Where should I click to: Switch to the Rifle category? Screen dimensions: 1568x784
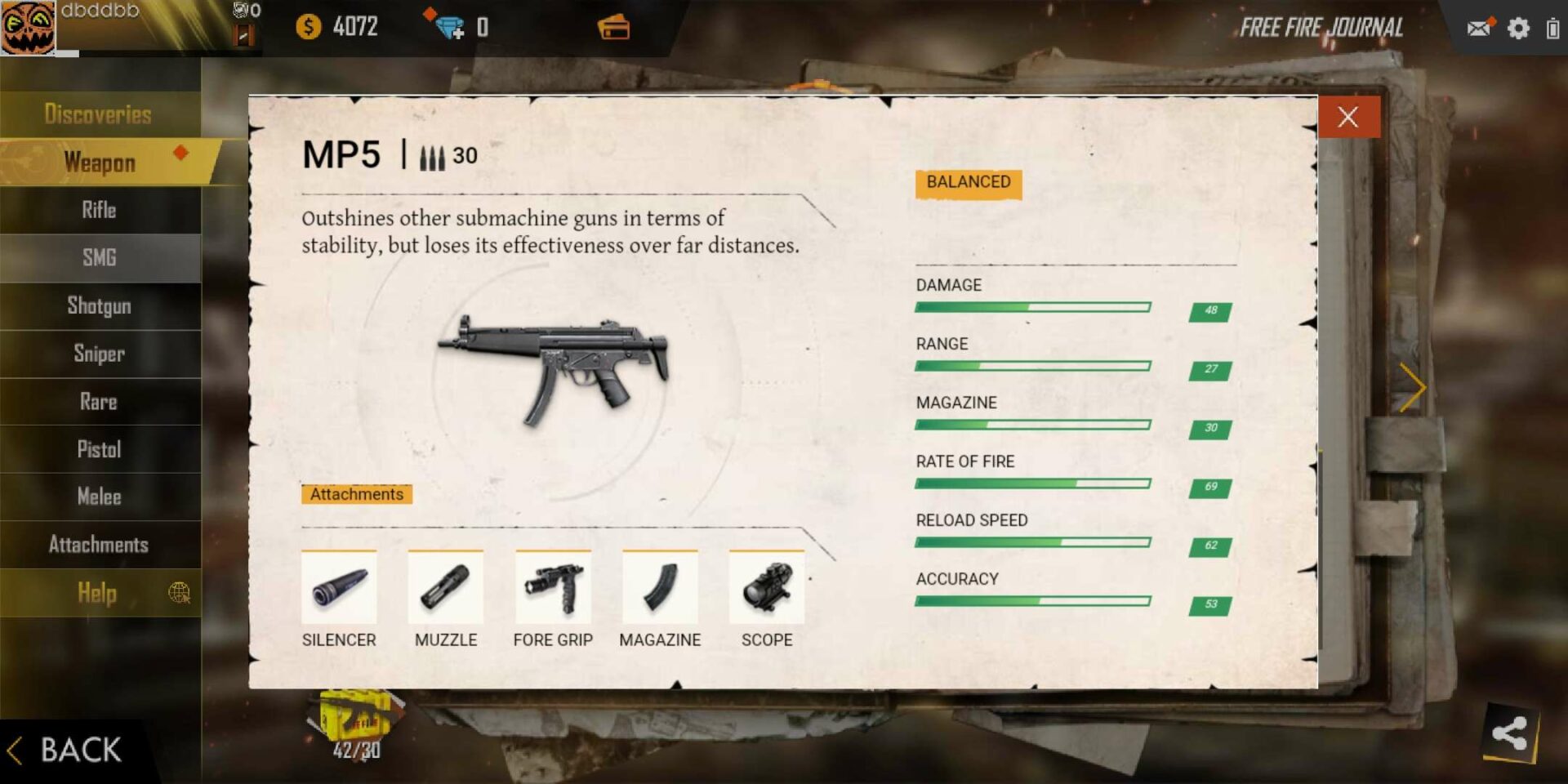coord(98,210)
